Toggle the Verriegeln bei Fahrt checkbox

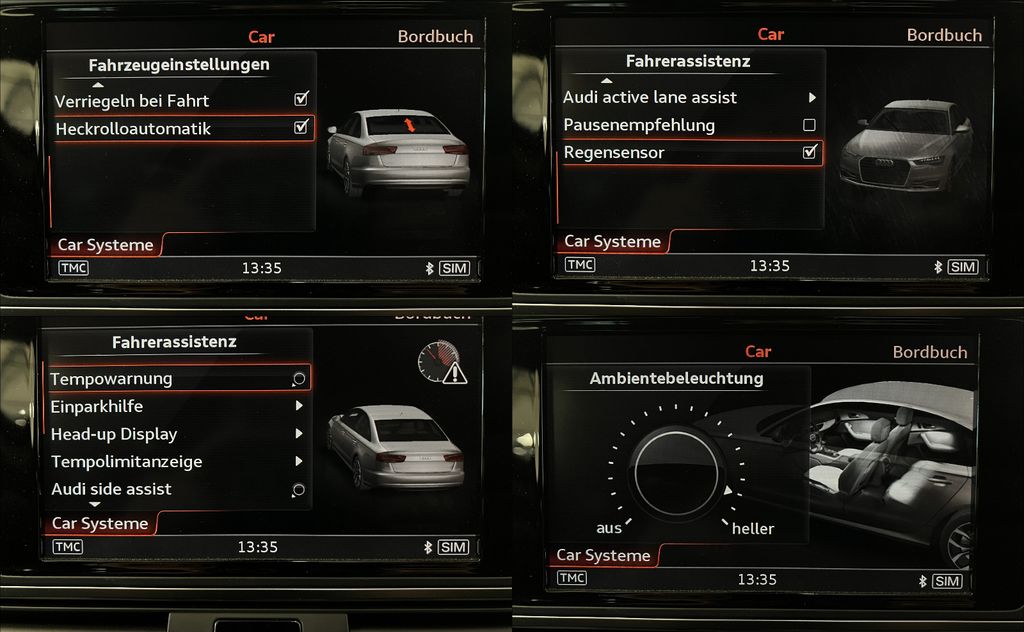tap(301, 100)
